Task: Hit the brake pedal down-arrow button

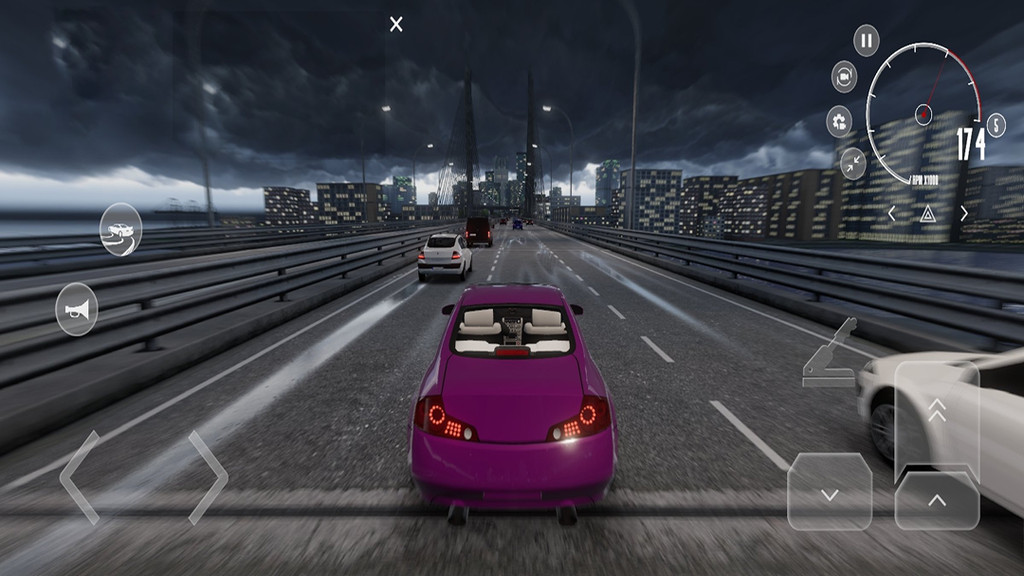Action: coord(829,492)
